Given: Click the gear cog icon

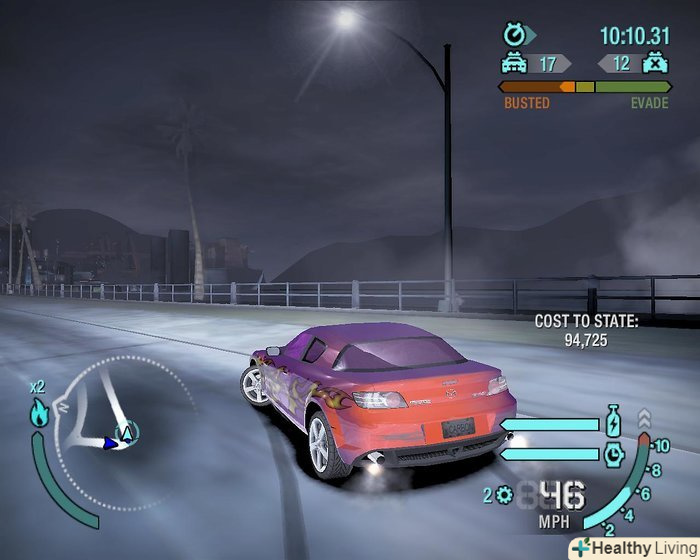Looking at the screenshot, I should pos(504,494).
